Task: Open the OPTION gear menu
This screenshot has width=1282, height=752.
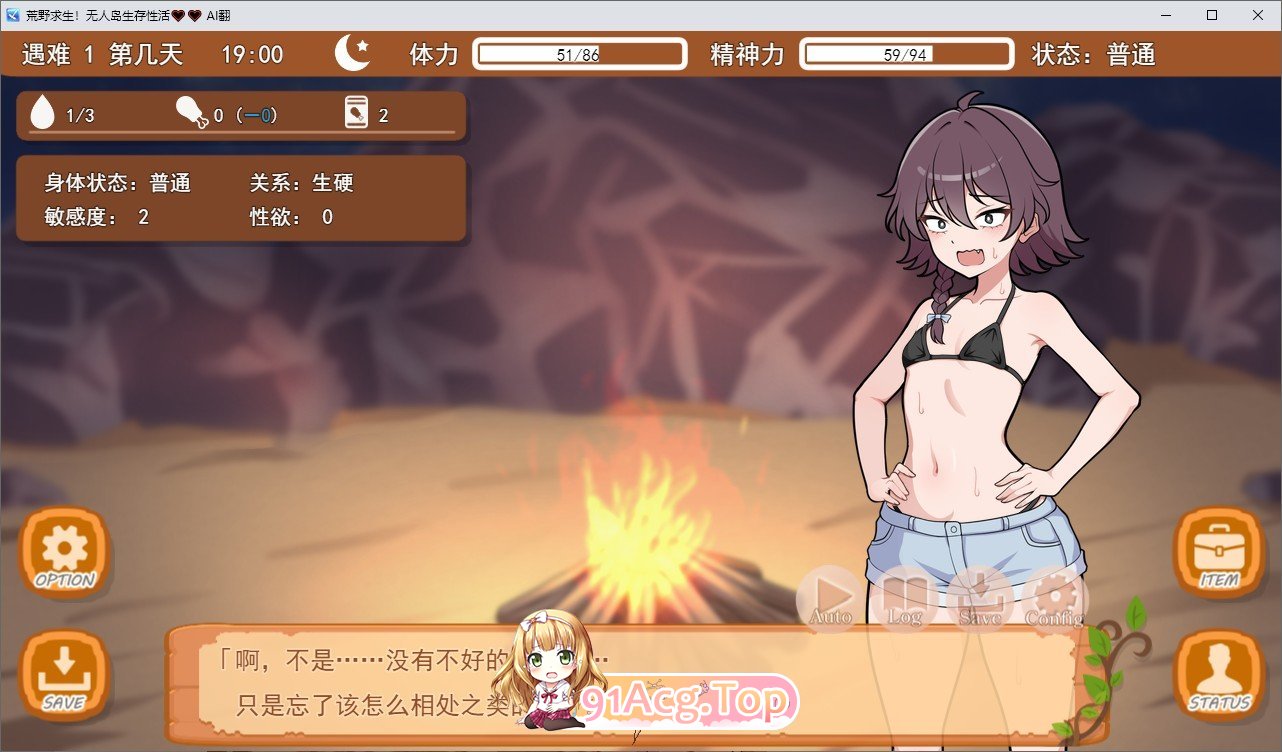Action: [x=65, y=551]
